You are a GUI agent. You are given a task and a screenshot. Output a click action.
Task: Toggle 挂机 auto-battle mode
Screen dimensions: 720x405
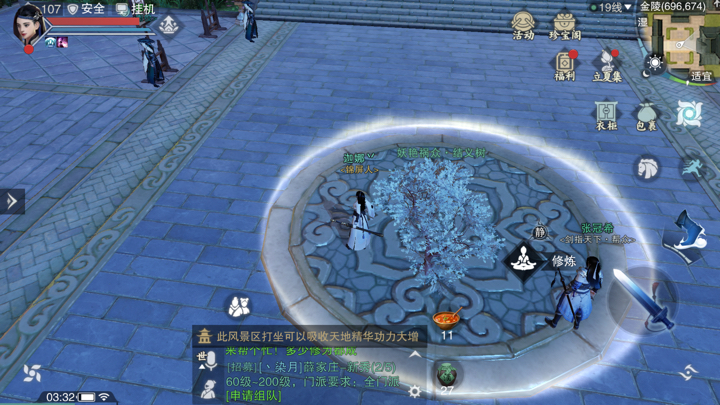pos(136,9)
